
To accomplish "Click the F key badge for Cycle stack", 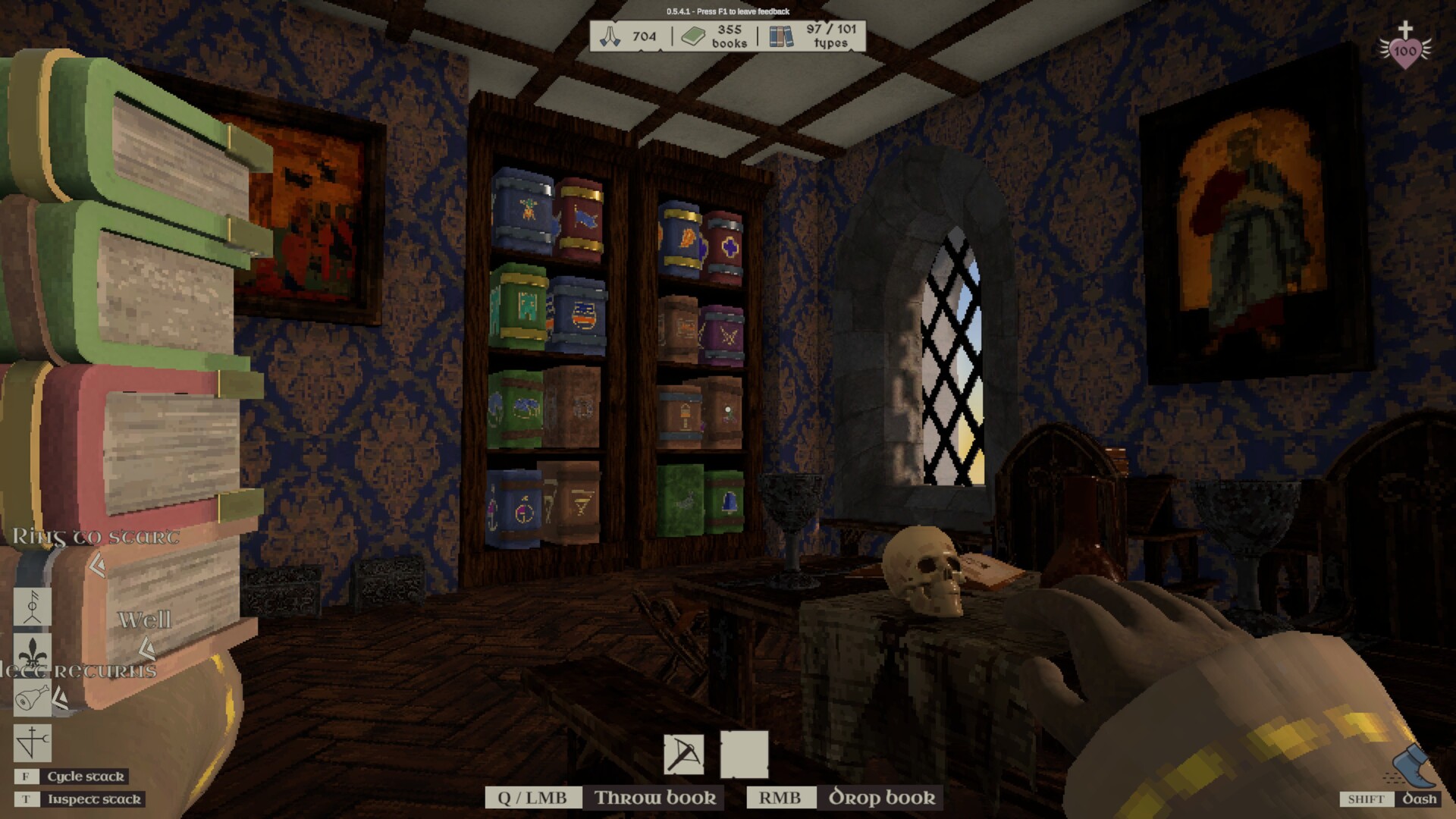I will (x=26, y=776).
